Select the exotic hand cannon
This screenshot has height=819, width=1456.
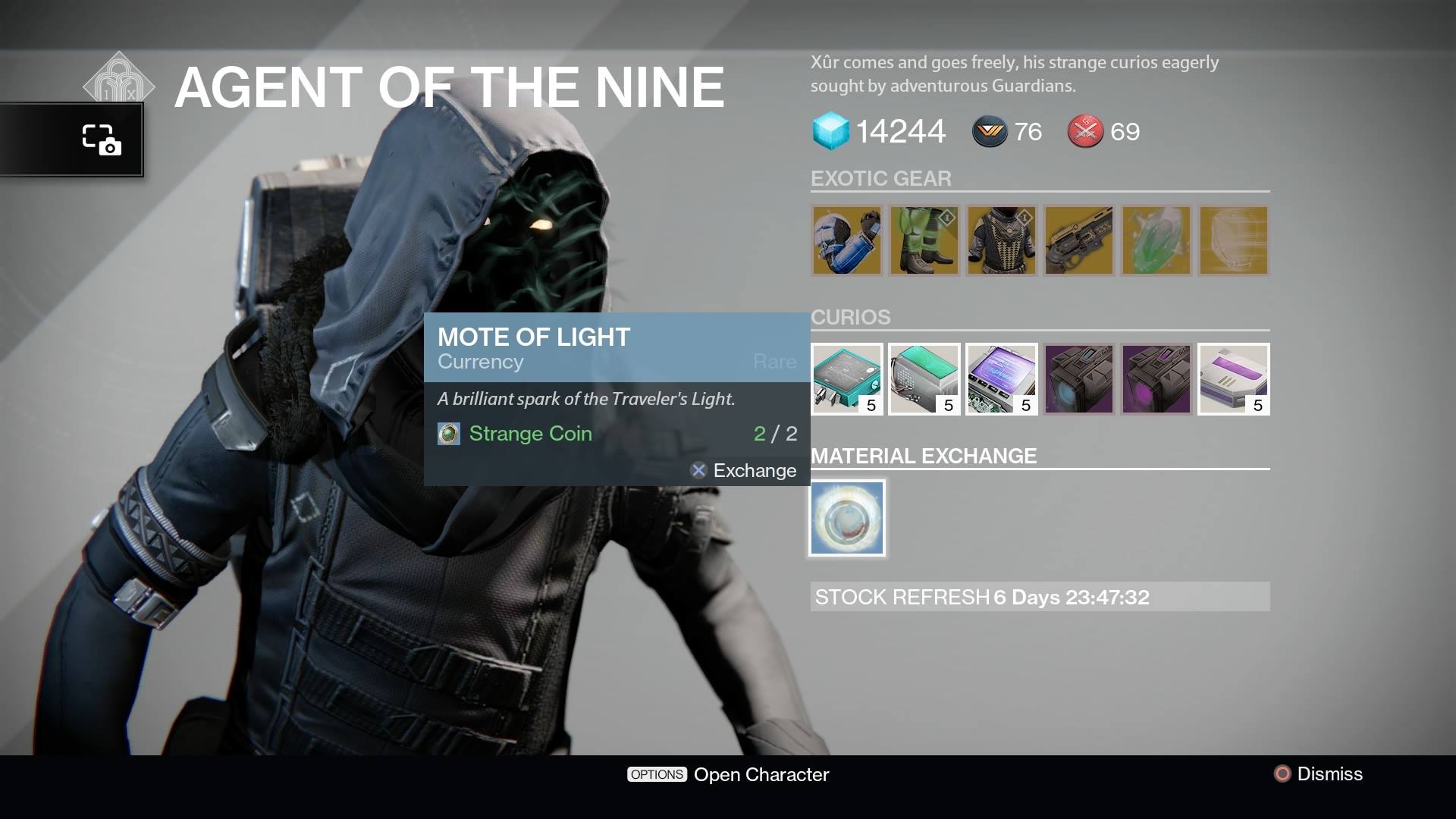(1079, 241)
